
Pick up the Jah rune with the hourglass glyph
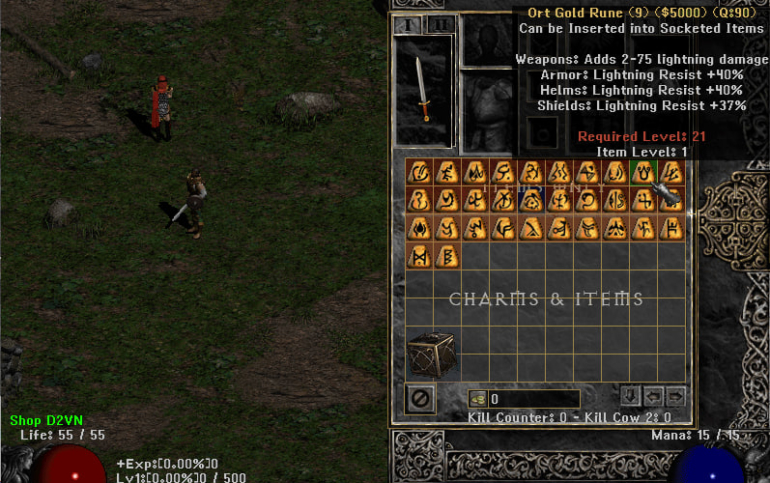click(x=420, y=256)
